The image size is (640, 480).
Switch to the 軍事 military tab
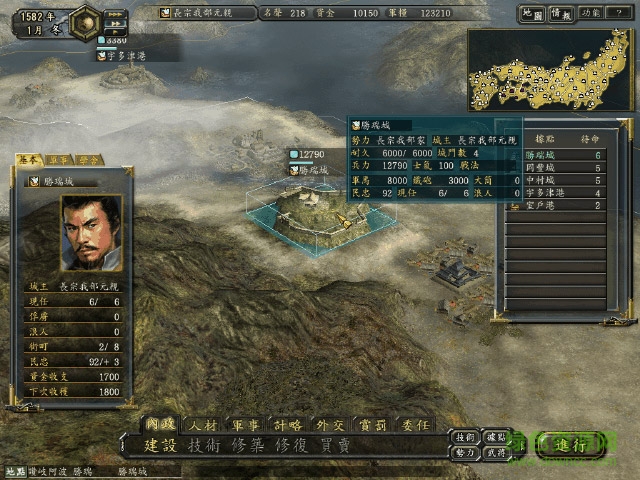[247, 424]
